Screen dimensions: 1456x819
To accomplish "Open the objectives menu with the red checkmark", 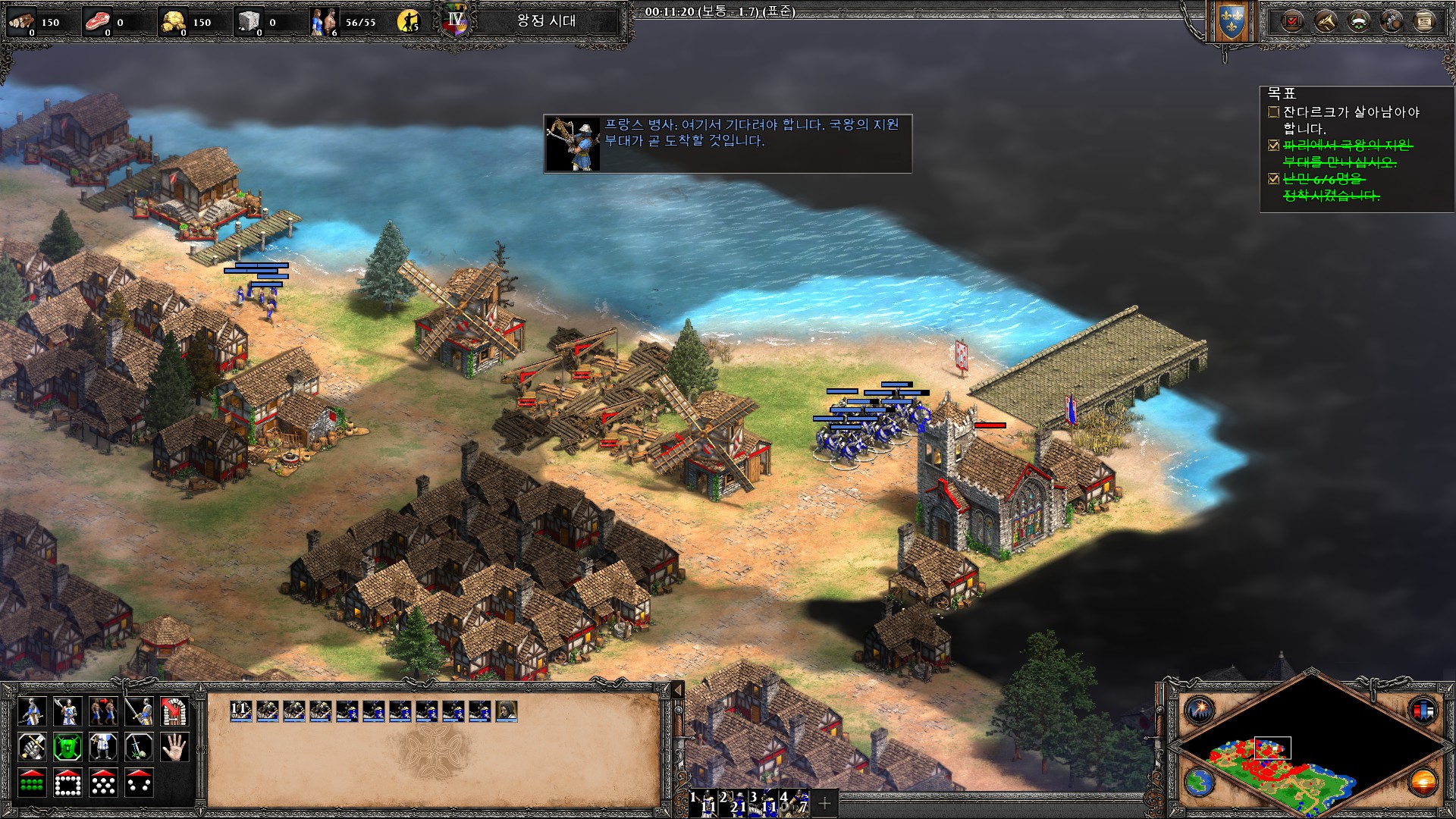I will coord(1291,21).
